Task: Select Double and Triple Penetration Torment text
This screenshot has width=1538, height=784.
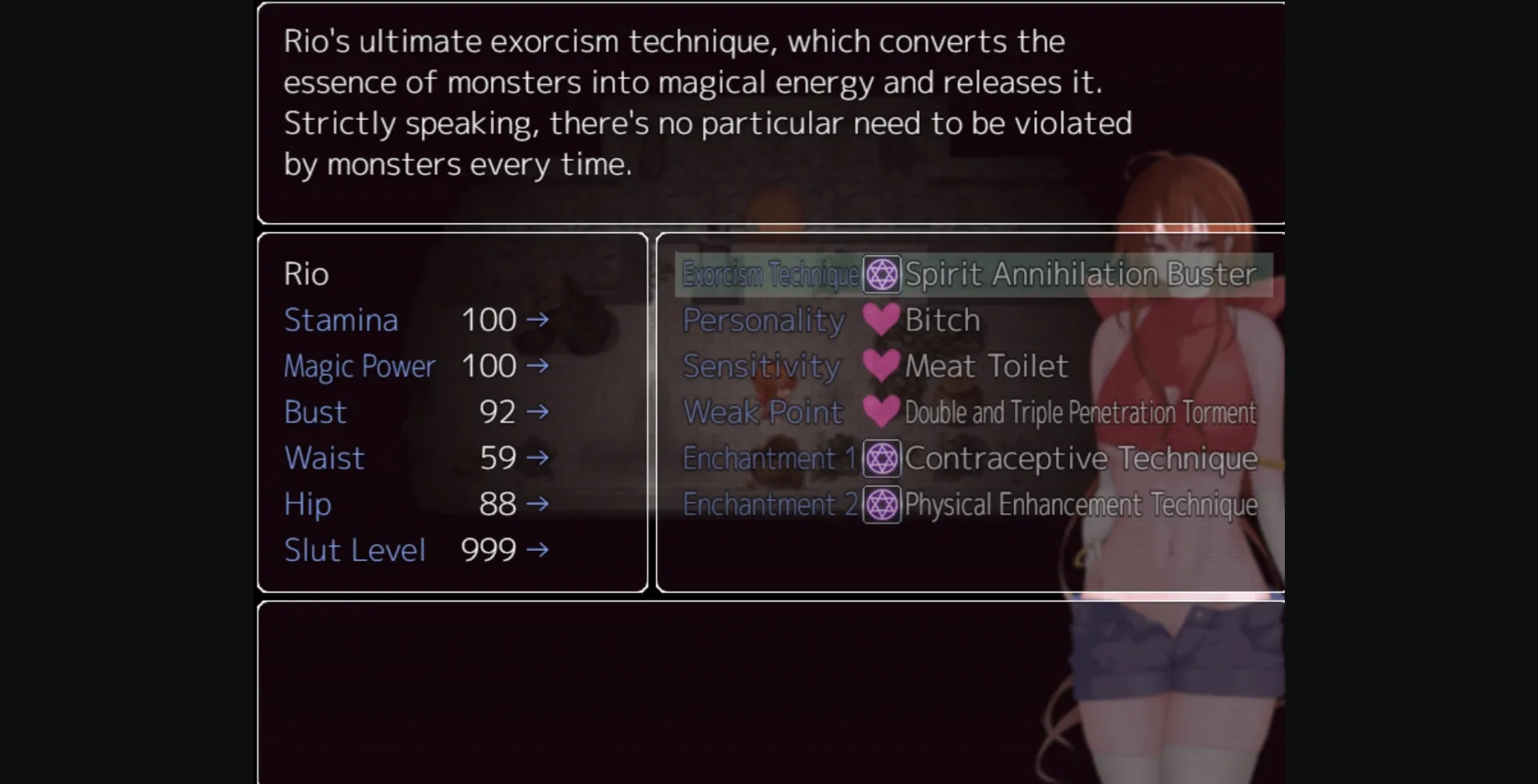Action: point(1080,412)
